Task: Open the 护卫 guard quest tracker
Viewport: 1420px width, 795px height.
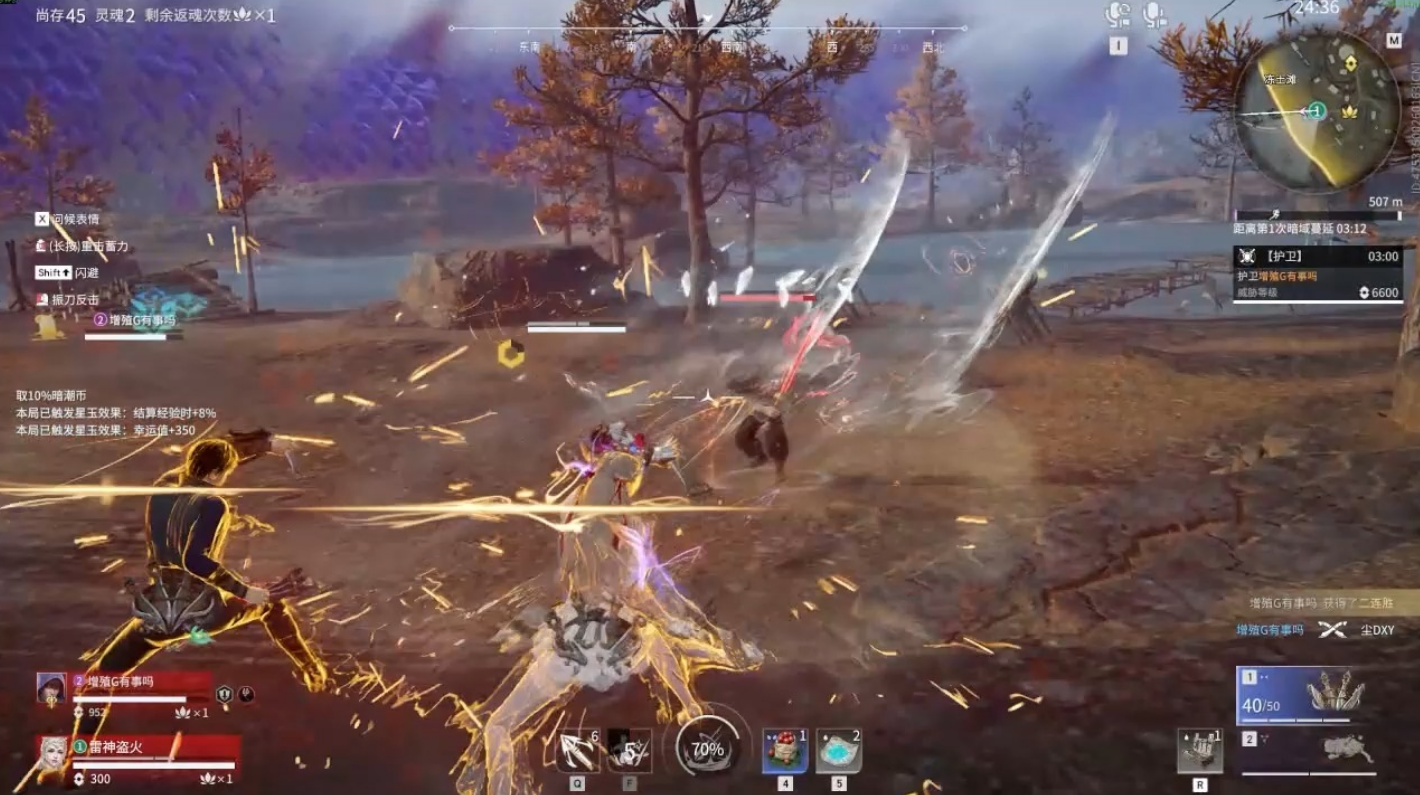Action: coord(1316,274)
